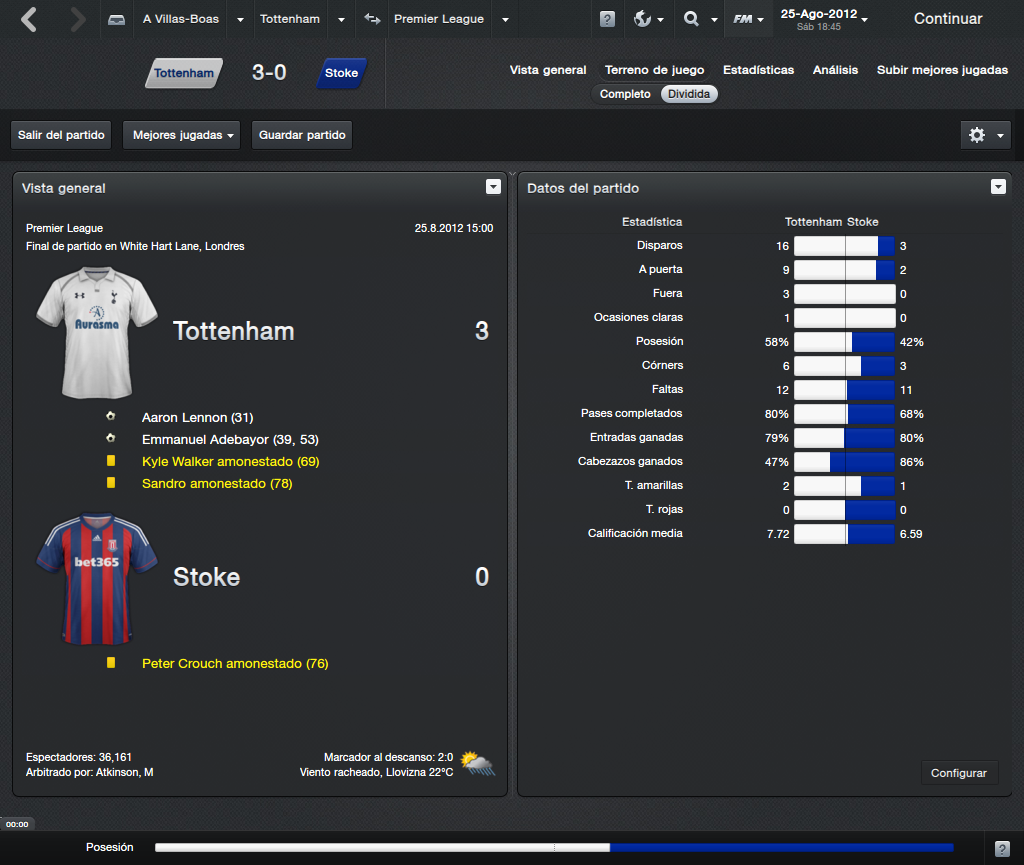The width and height of the screenshot is (1024, 865).
Task: Open the gear settings dropdown
Action: point(985,135)
